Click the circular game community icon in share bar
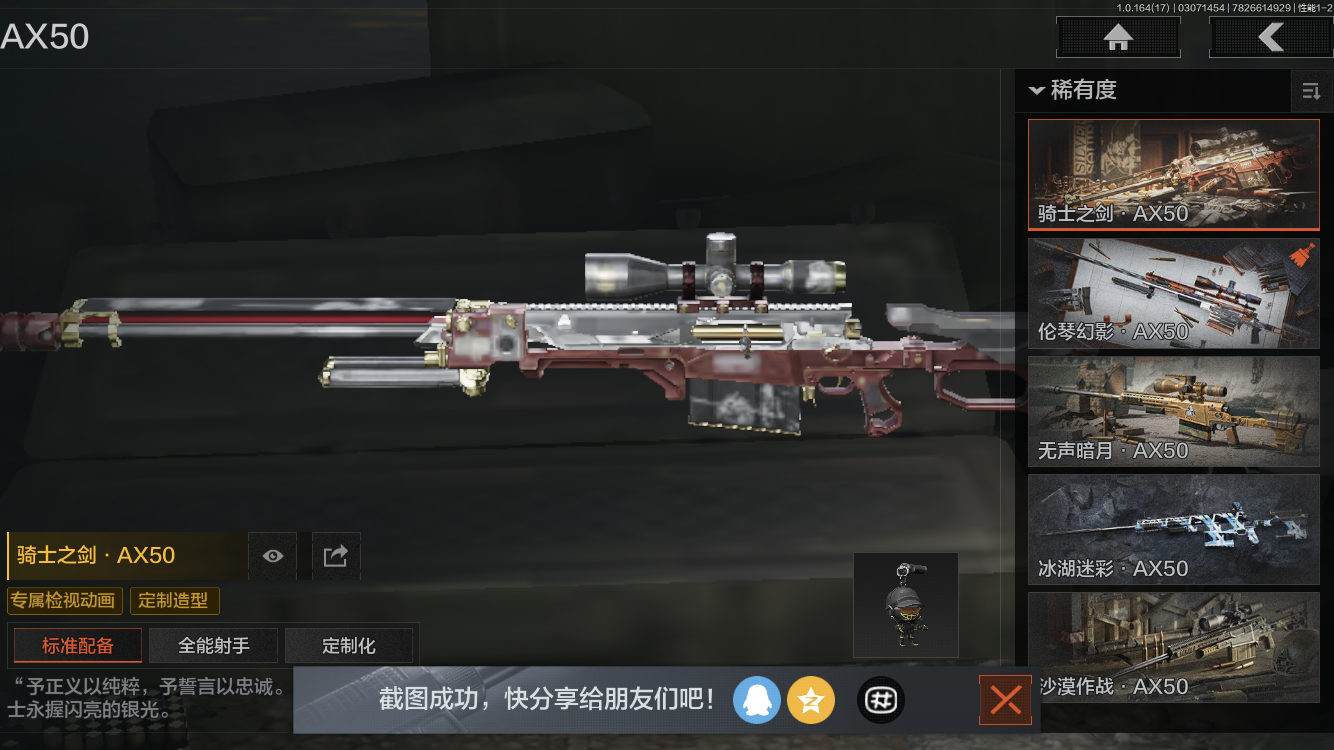The height and width of the screenshot is (750, 1334). pyautogui.click(x=881, y=700)
